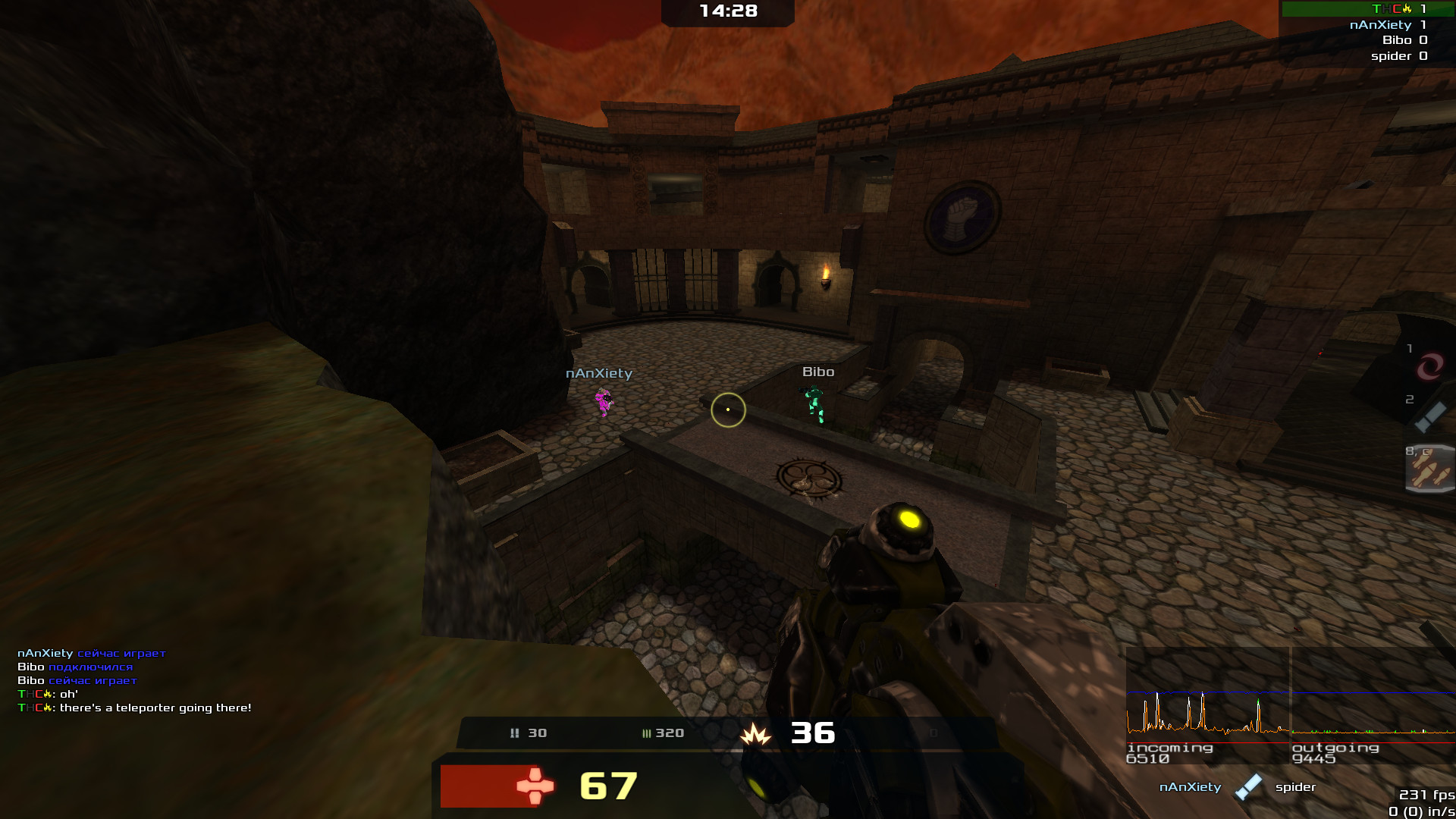Click the red health cross icon
Image resolution: width=1456 pixels, height=819 pixels.
click(x=535, y=786)
